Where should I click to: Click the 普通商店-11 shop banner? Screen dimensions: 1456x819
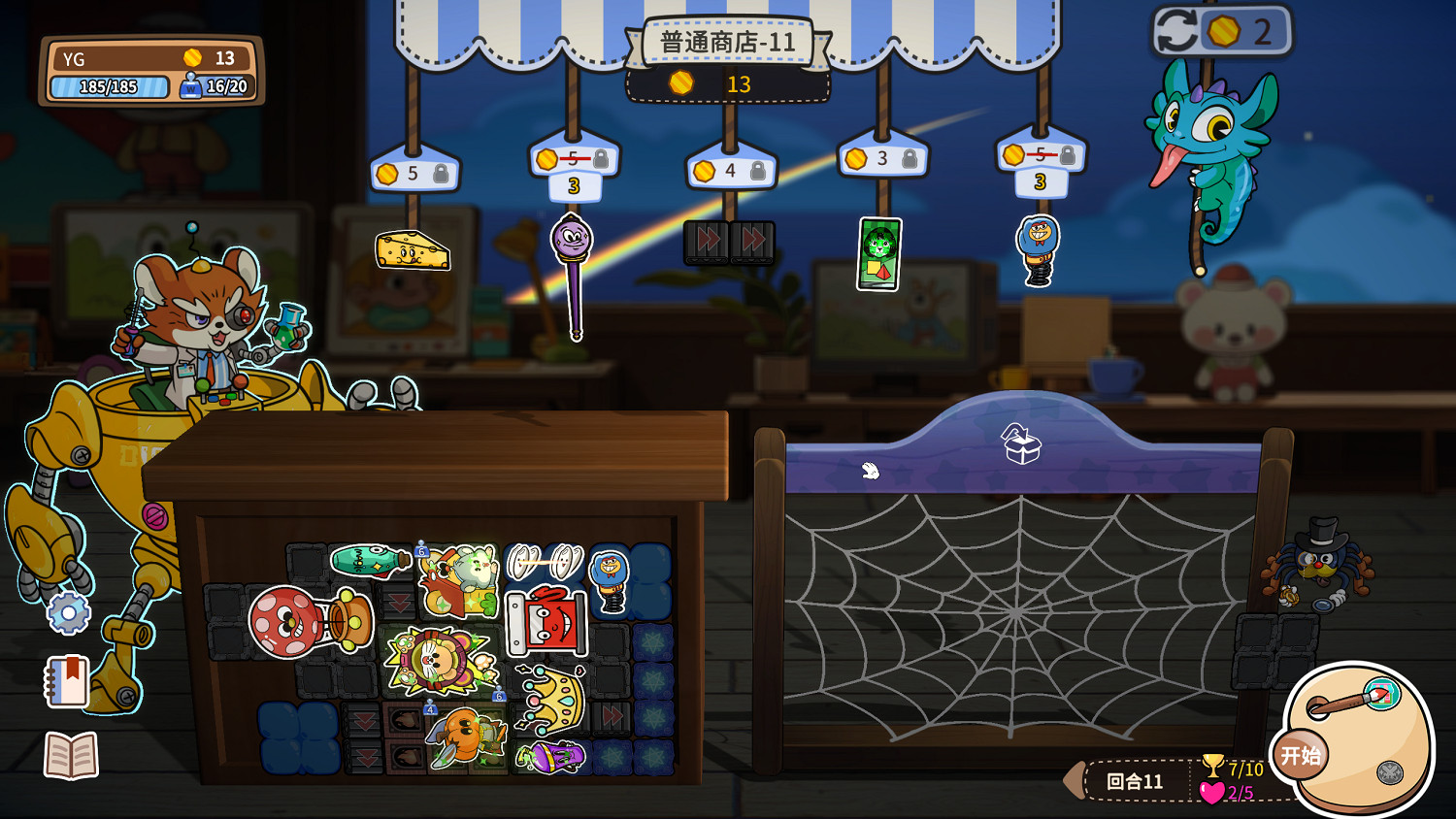click(x=728, y=41)
